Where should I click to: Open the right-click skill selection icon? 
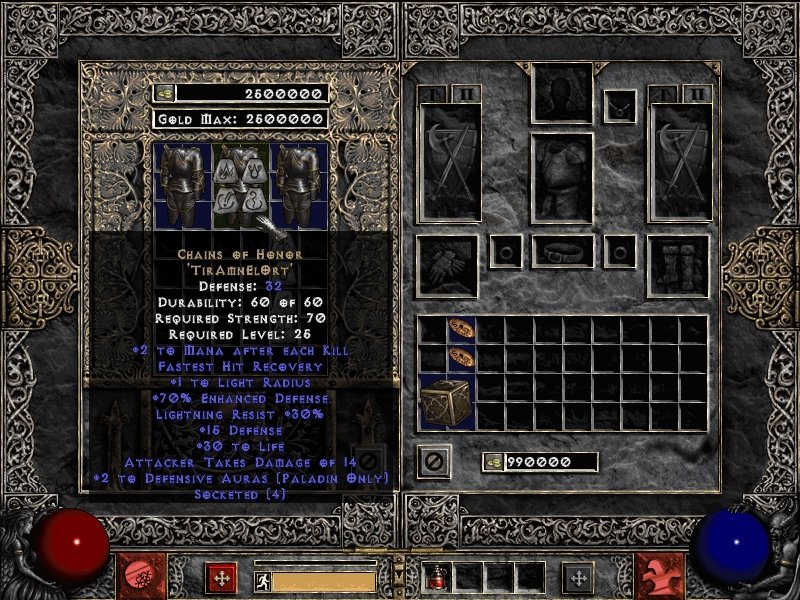(x=661, y=576)
